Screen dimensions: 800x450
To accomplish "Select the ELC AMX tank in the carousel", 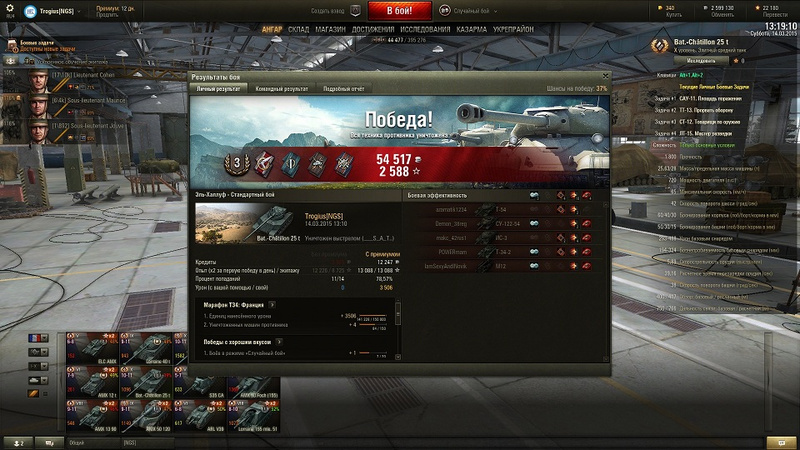I will click(x=93, y=350).
